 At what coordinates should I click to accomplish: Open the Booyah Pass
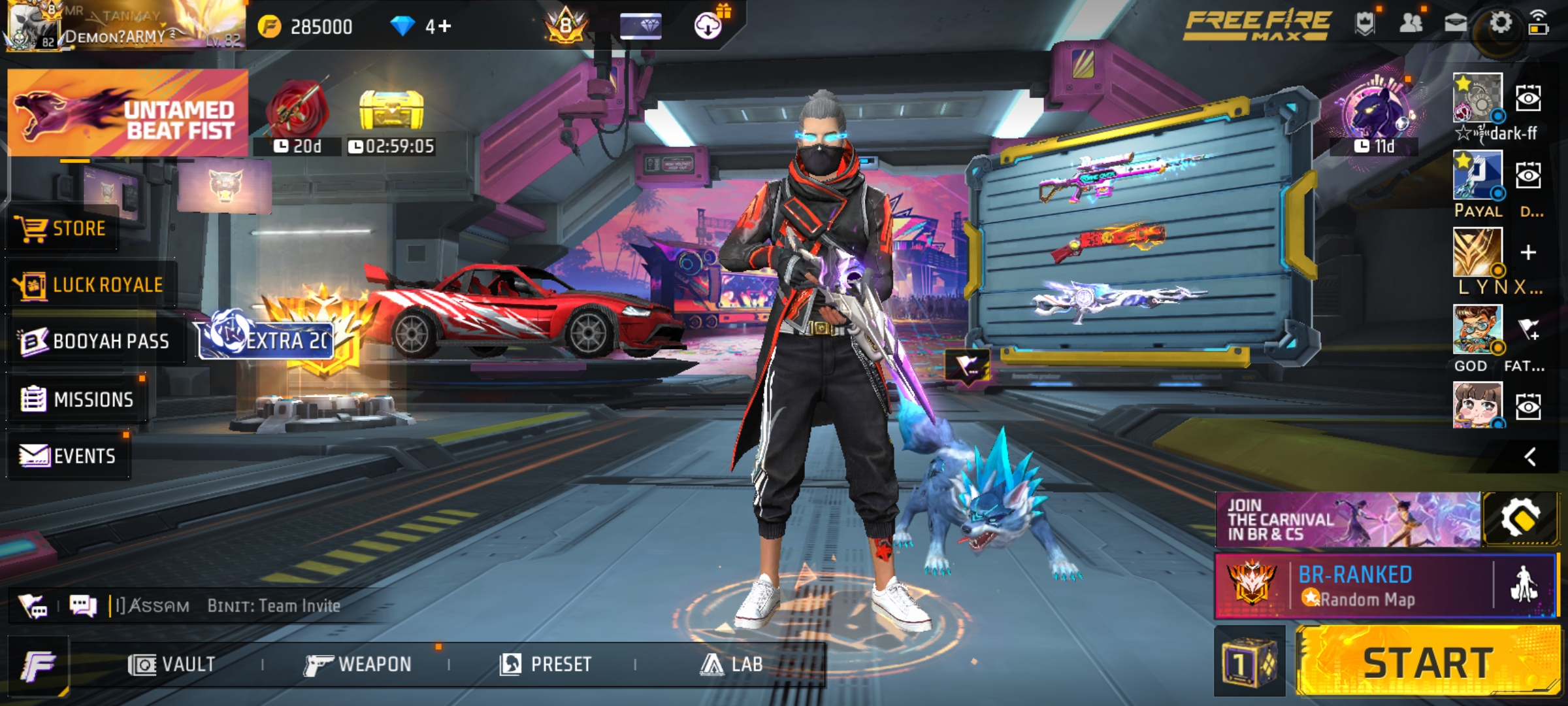tap(95, 341)
